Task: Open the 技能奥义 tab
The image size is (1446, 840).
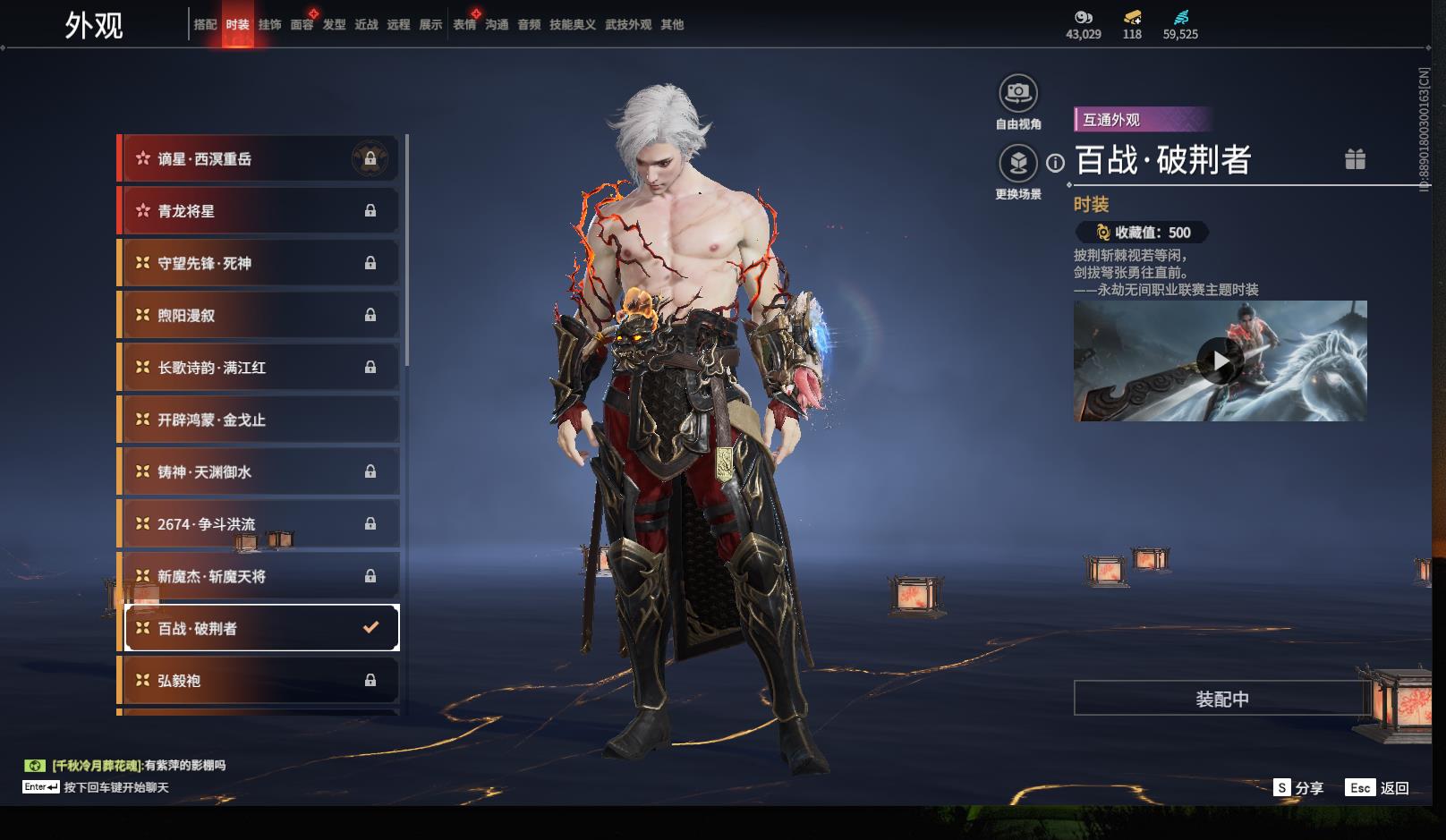Action: point(572,25)
